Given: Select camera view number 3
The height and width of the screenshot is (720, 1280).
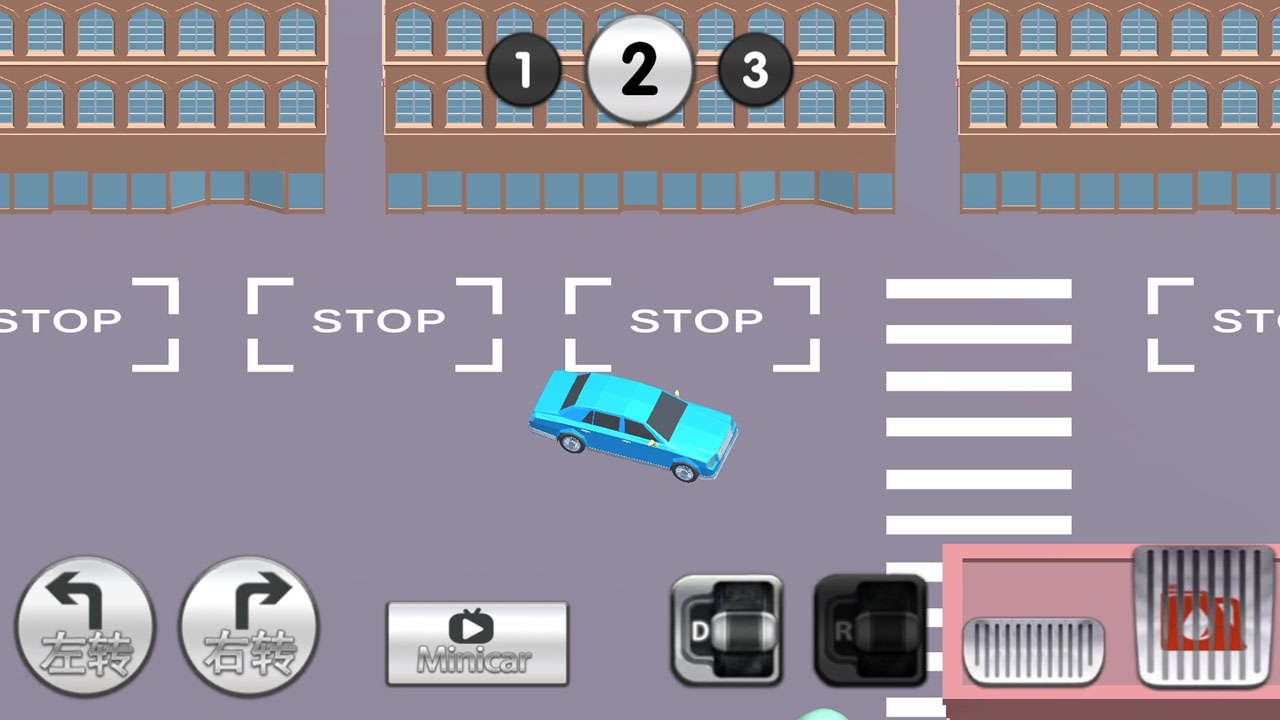Looking at the screenshot, I should tap(755, 70).
